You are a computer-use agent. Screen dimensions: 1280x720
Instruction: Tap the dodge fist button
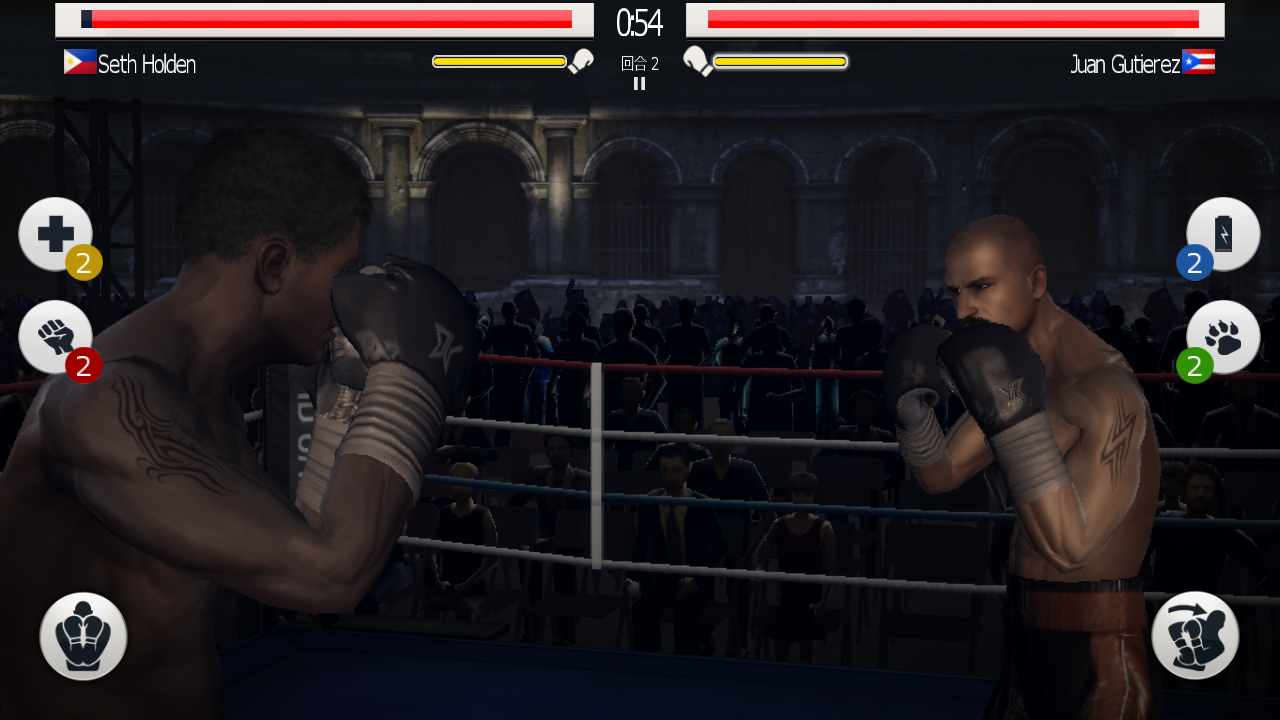point(1195,636)
